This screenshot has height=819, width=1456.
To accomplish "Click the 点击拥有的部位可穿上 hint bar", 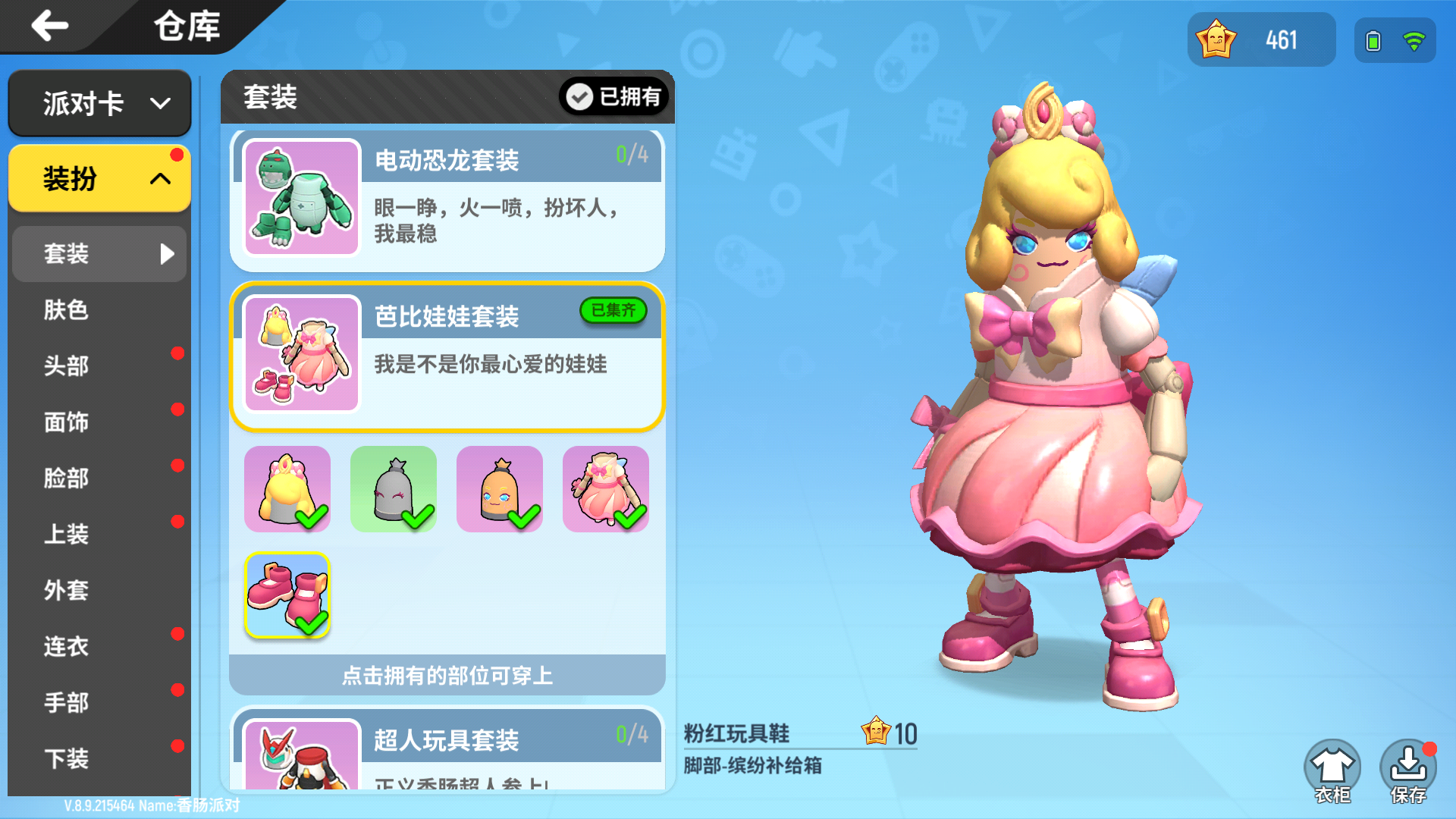I will point(447,674).
